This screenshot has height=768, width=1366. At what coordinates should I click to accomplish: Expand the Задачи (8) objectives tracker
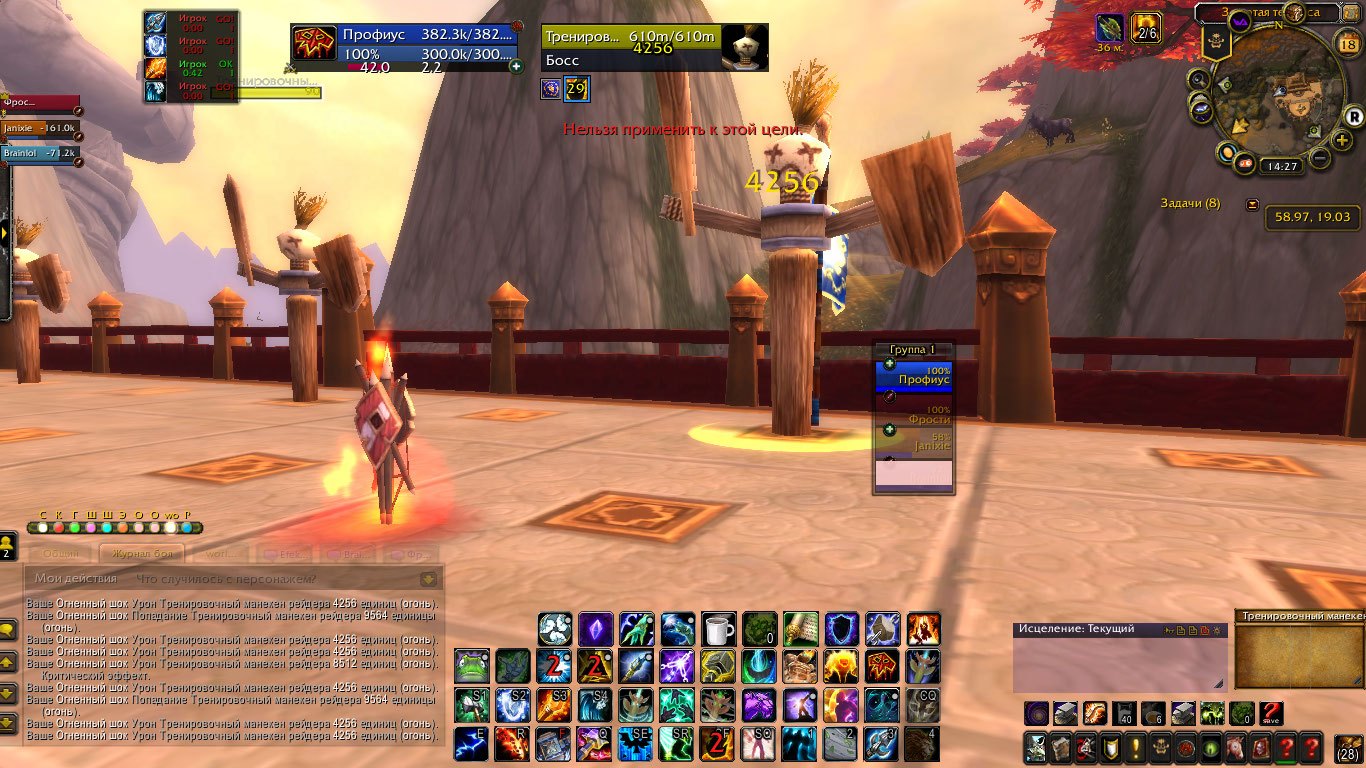coord(1253,204)
